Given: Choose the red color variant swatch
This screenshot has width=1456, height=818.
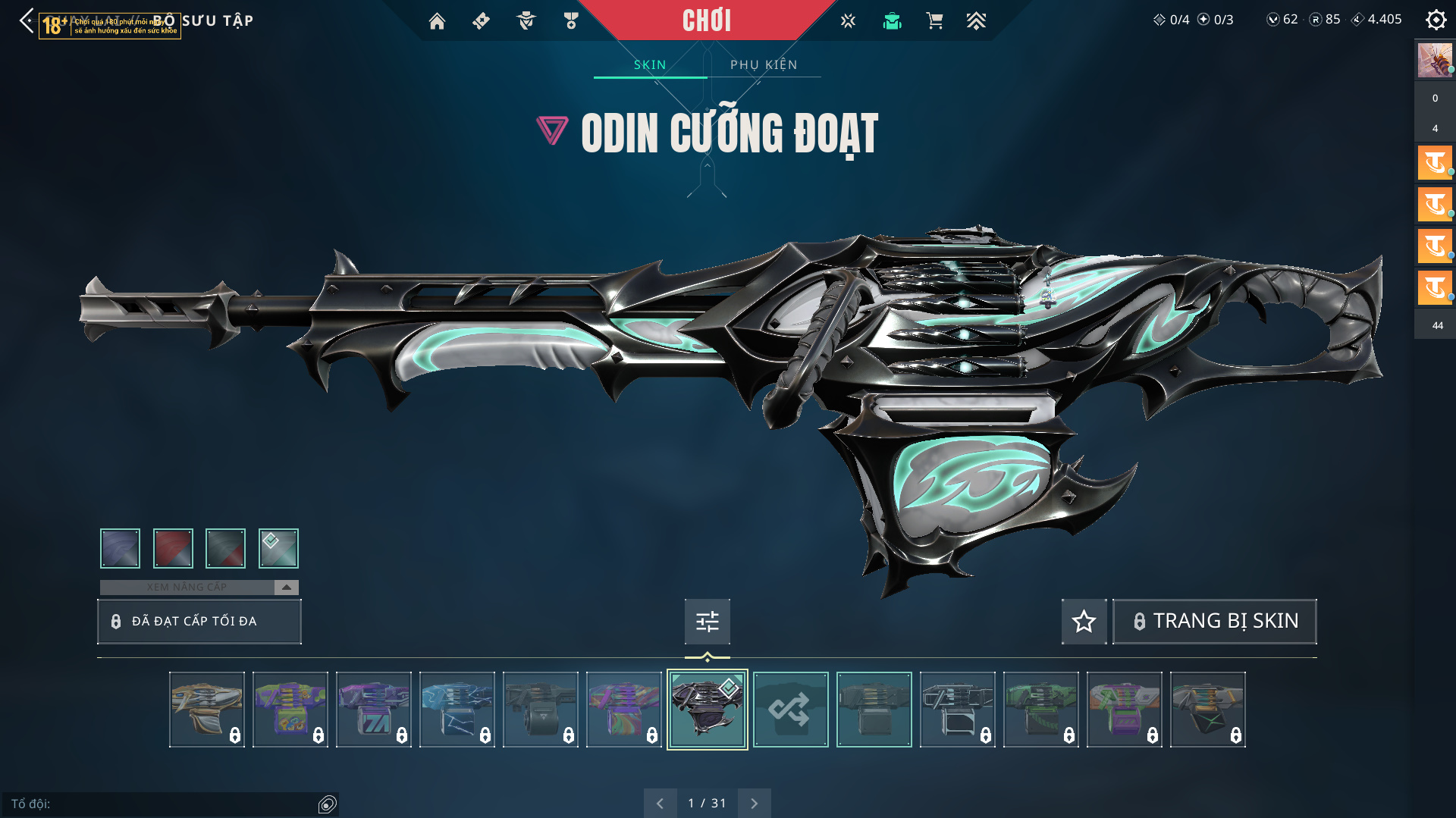Looking at the screenshot, I should (x=173, y=548).
